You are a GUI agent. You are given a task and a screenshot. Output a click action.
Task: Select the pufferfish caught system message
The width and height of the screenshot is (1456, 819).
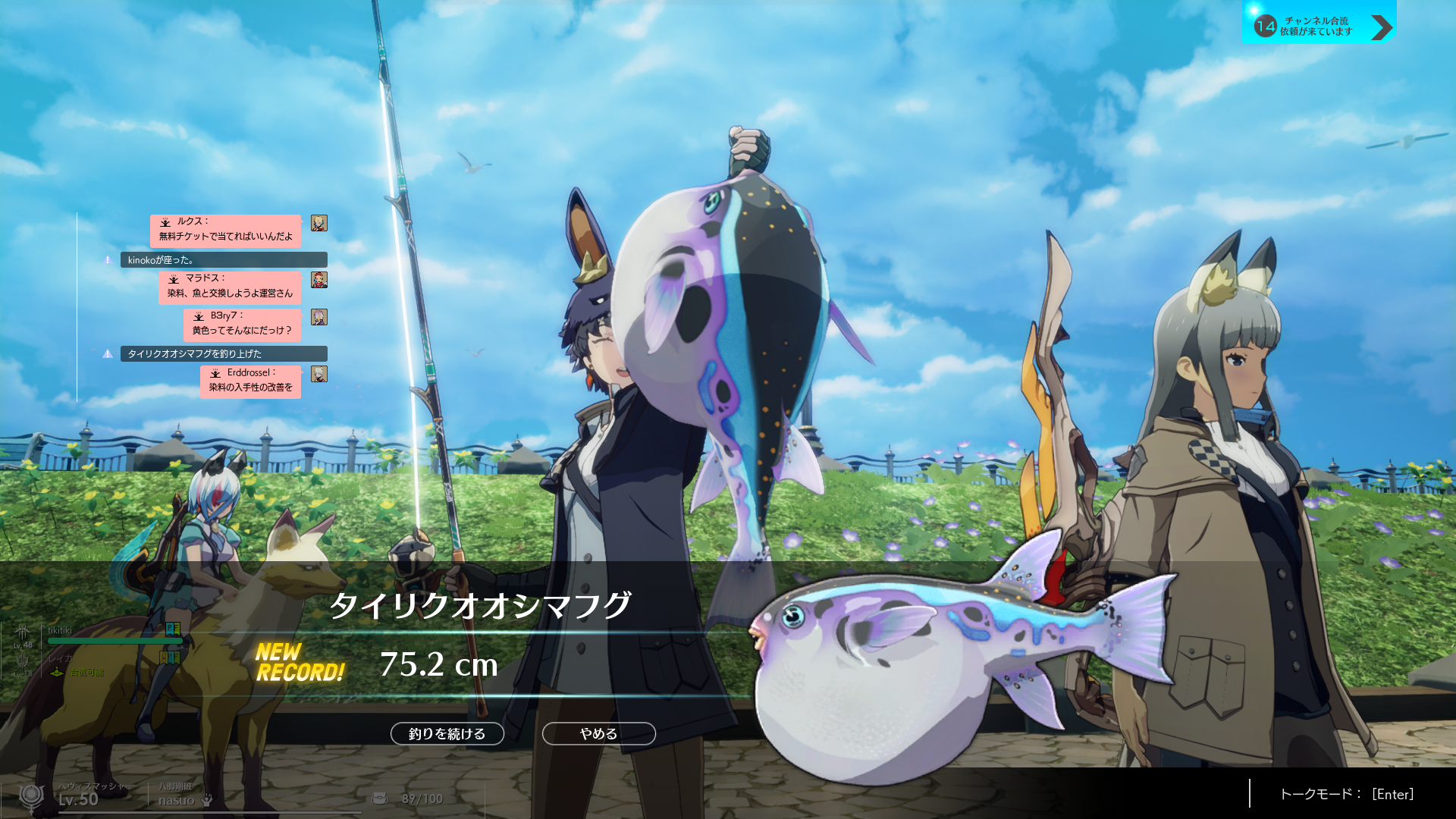(x=224, y=354)
